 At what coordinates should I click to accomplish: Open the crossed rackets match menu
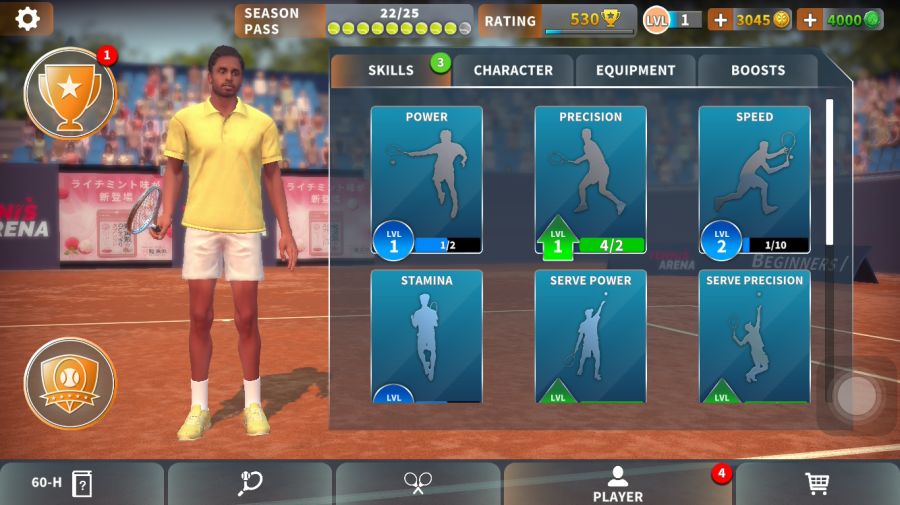(417, 484)
